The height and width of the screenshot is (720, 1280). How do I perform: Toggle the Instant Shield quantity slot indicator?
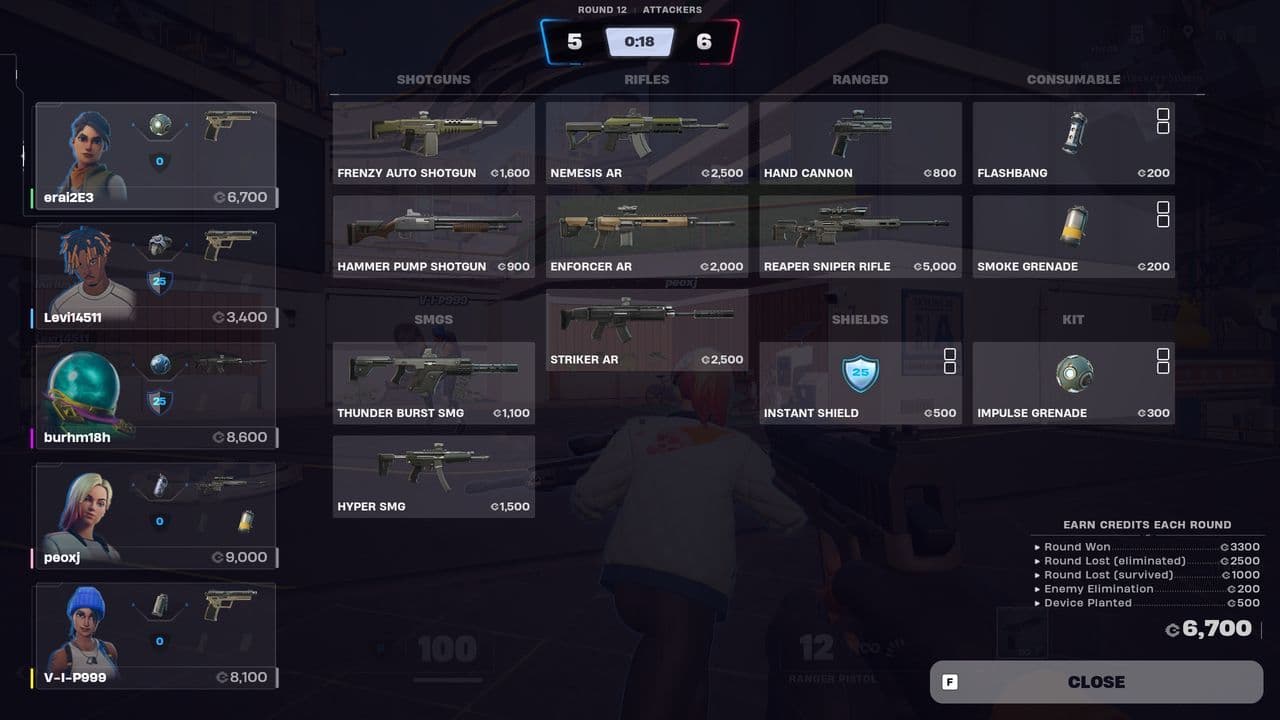pyautogui.click(x=948, y=362)
